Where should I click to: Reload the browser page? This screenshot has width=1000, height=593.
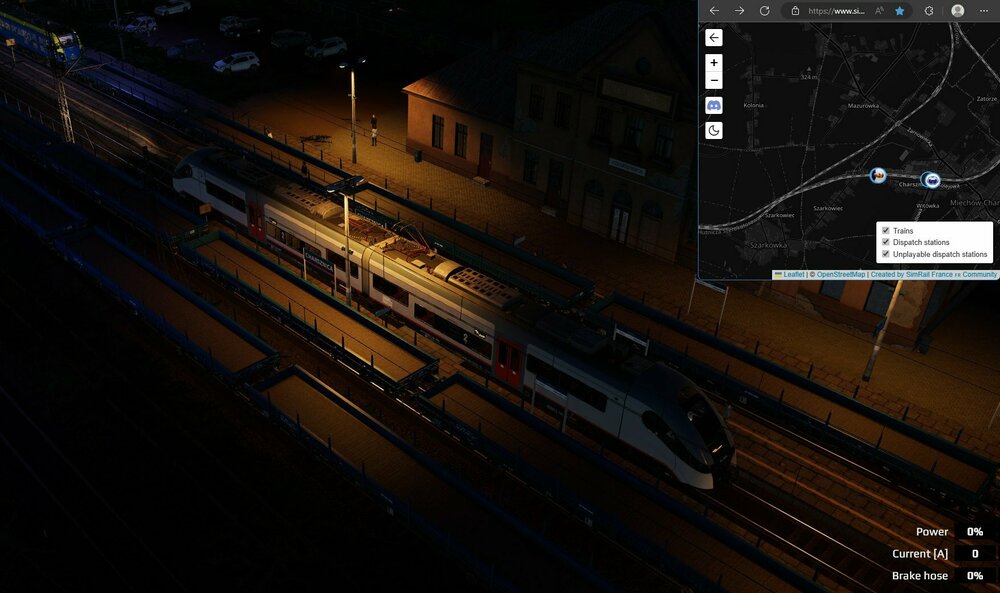tap(765, 10)
